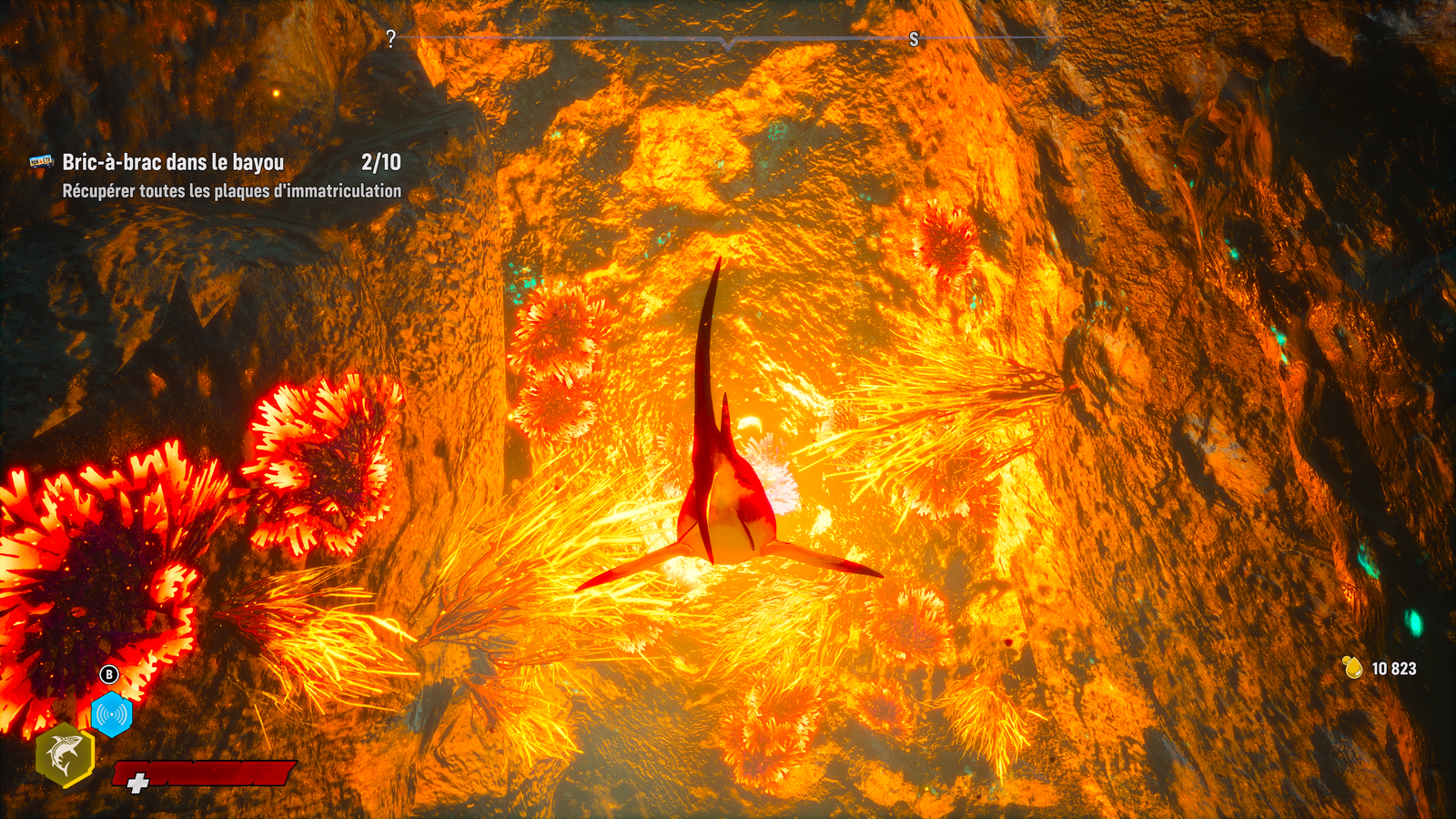Select the question mark marker on the compass
1456x819 pixels.
[391, 39]
